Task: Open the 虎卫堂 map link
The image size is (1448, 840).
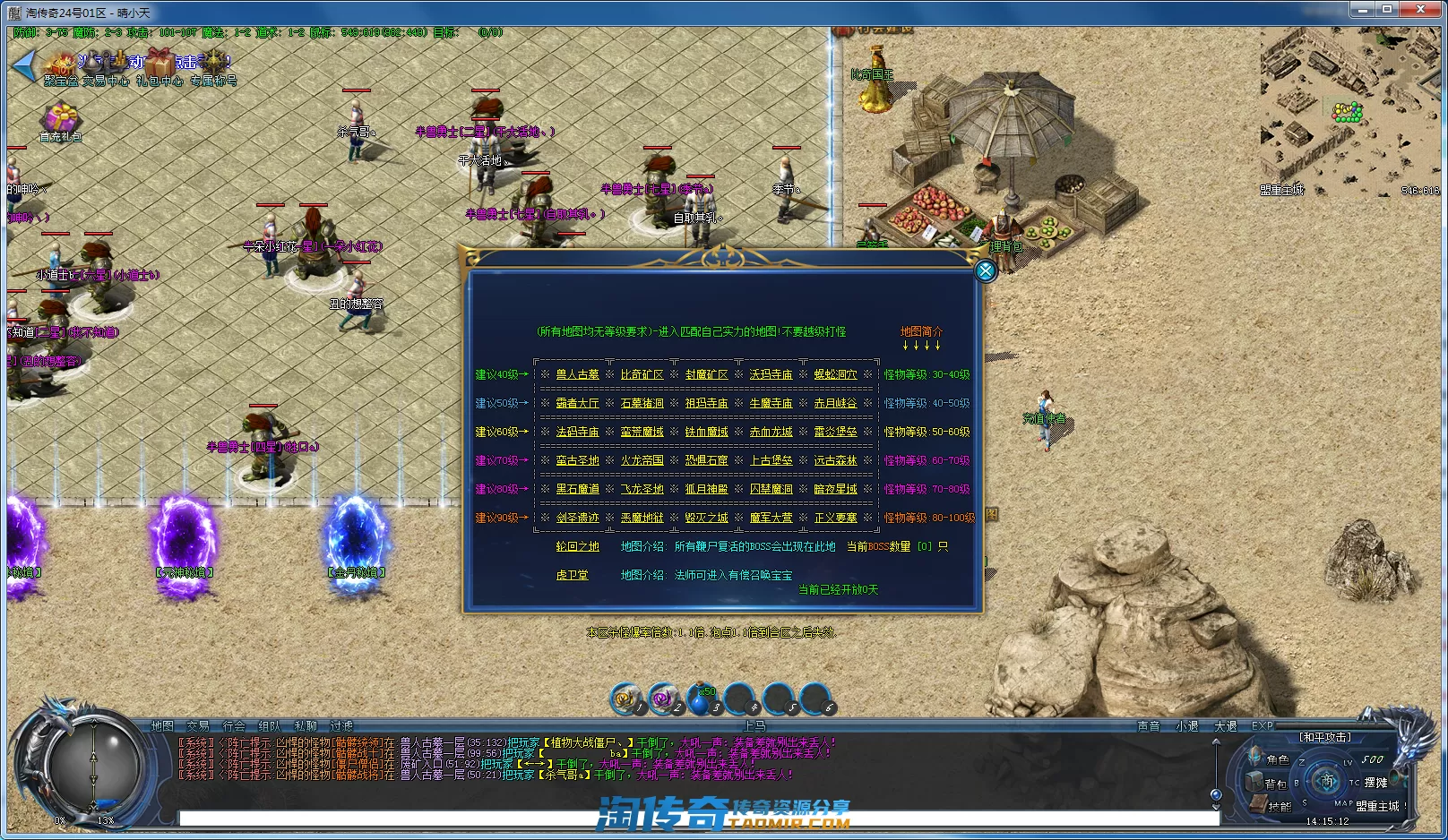Action: coord(572,575)
